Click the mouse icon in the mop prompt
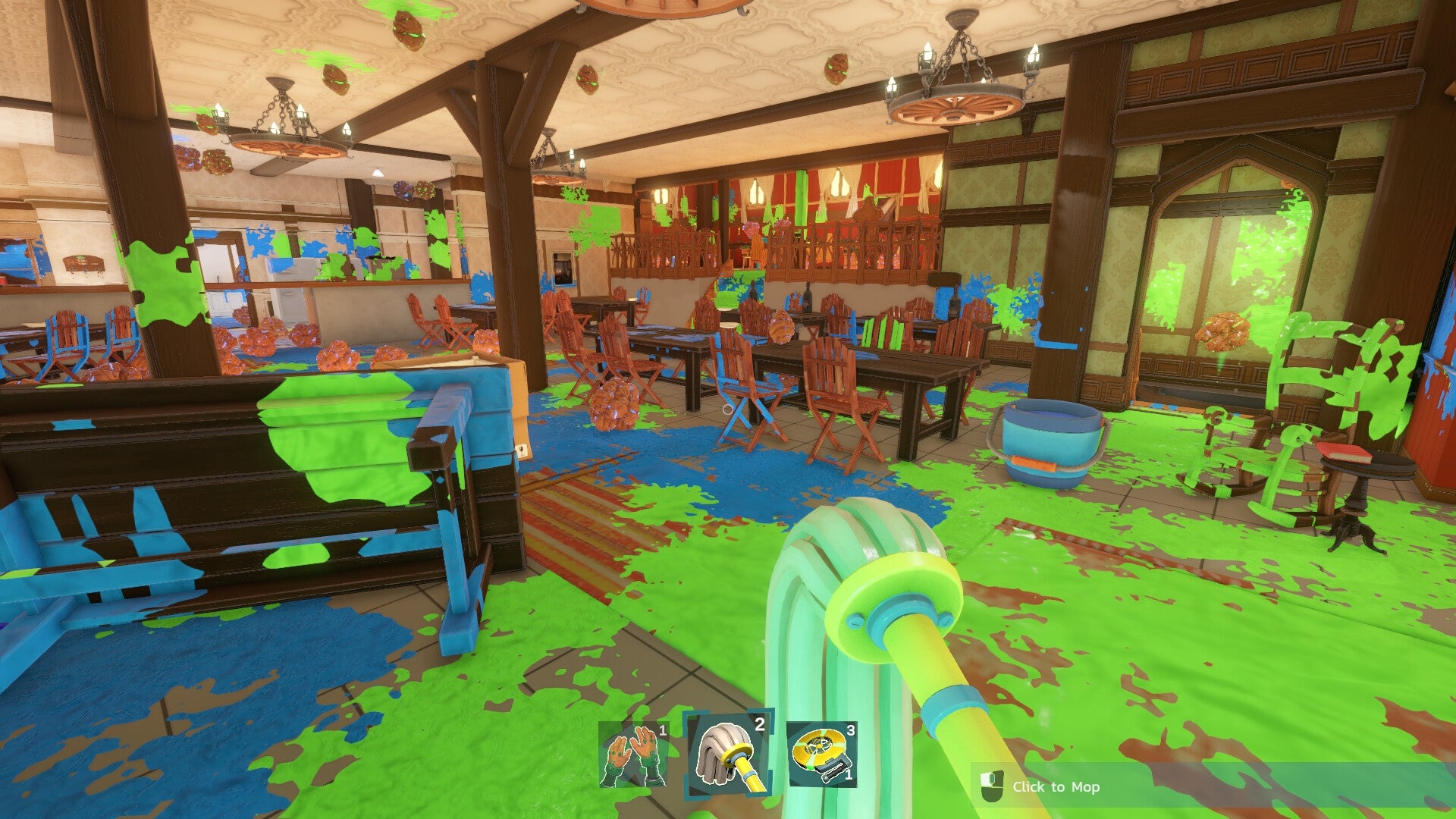1456x819 pixels. 993,787
